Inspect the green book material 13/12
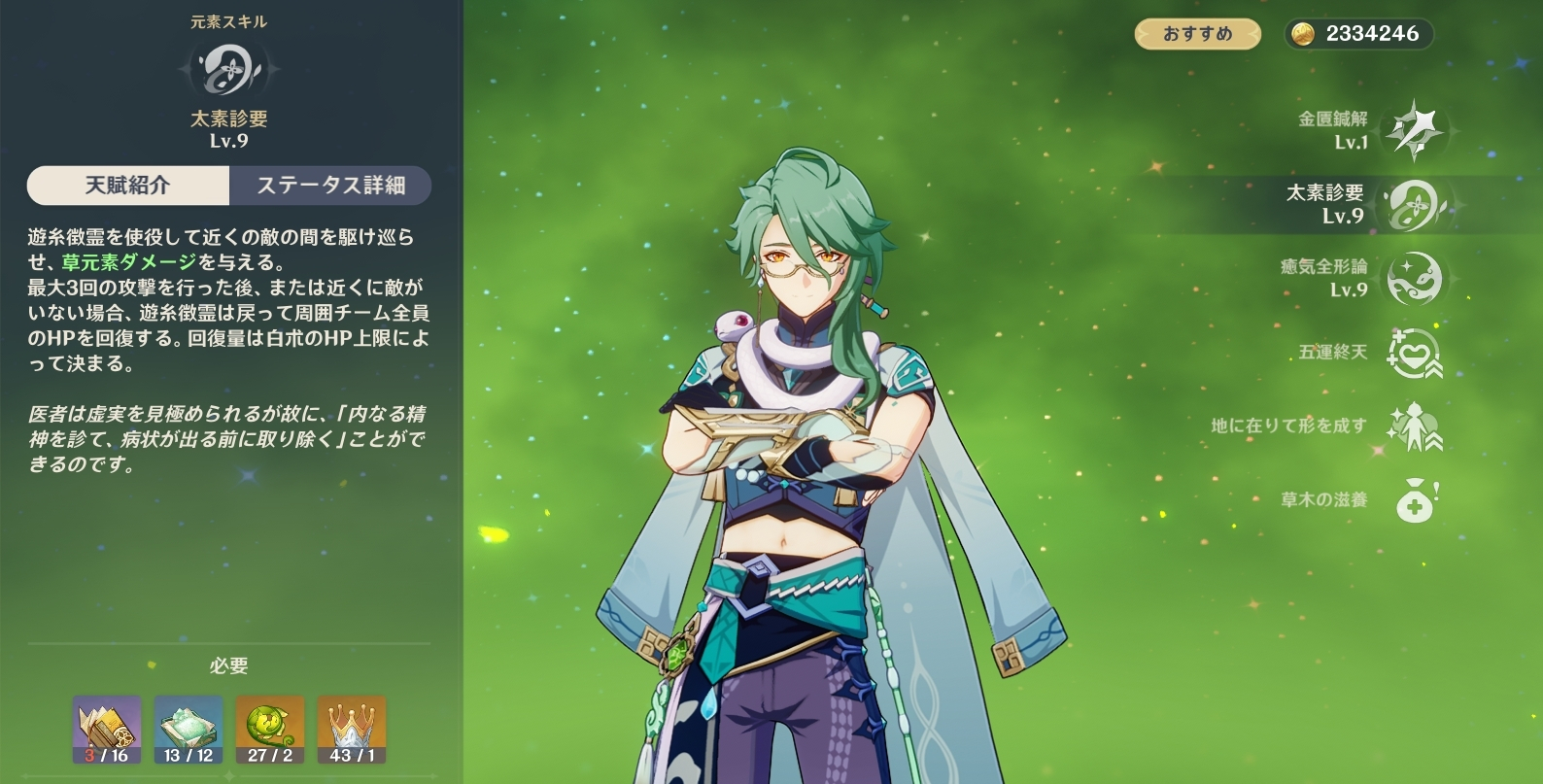This screenshot has width=1543, height=784. [x=189, y=730]
